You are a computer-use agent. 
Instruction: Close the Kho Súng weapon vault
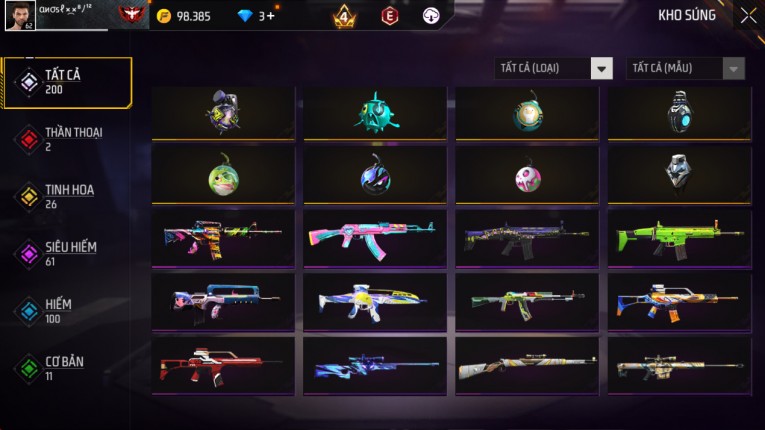[748, 16]
